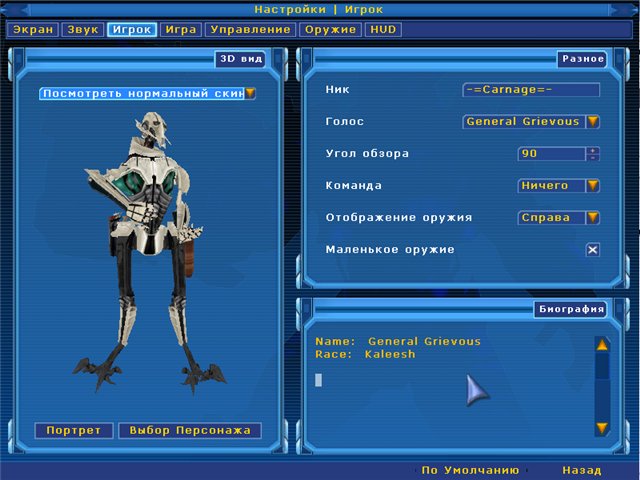The image size is (640, 480).
Task: Click the Ник name input field
Action: (x=531, y=90)
